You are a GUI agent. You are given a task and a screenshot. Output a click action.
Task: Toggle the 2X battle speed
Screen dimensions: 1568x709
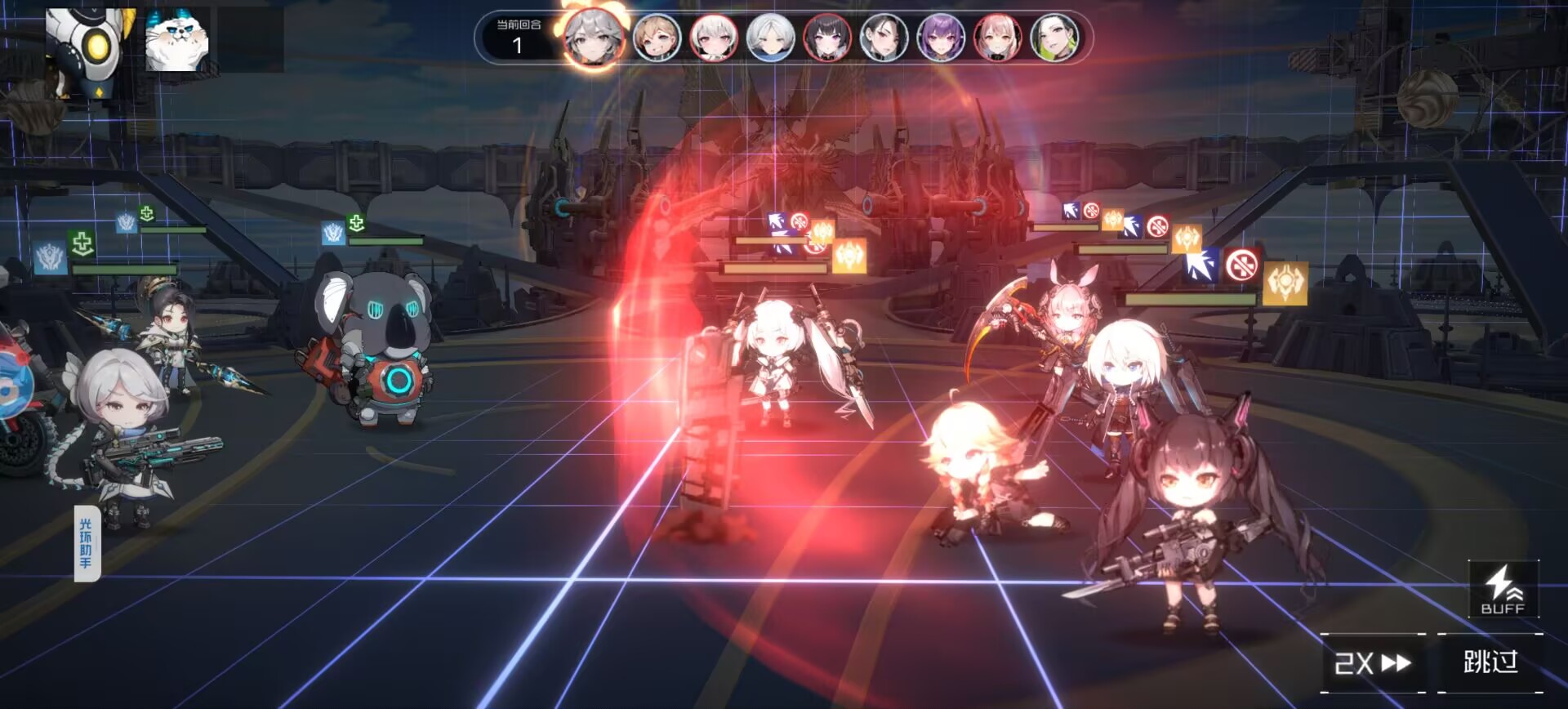tap(1372, 662)
